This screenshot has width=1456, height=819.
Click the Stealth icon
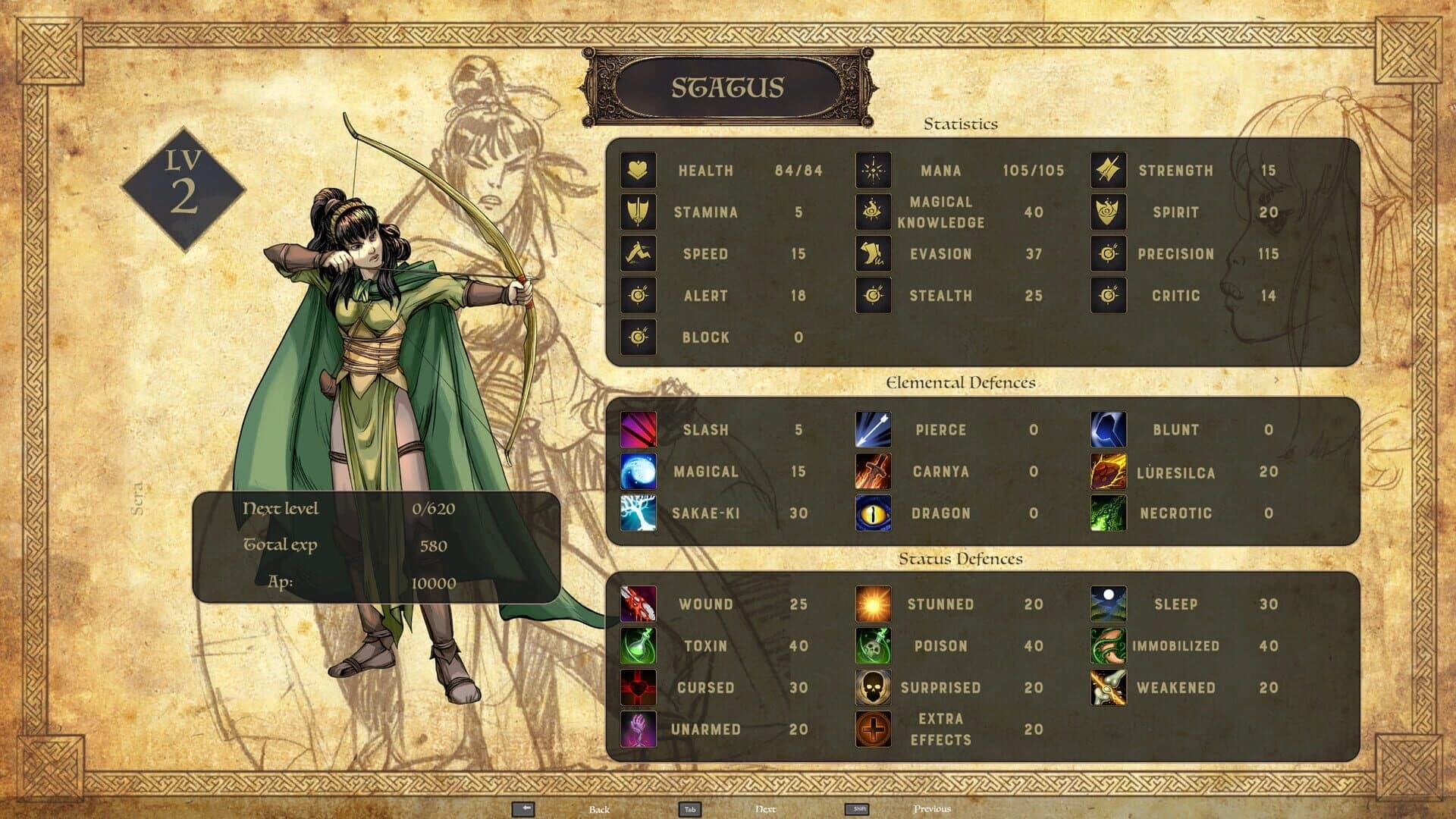point(874,296)
